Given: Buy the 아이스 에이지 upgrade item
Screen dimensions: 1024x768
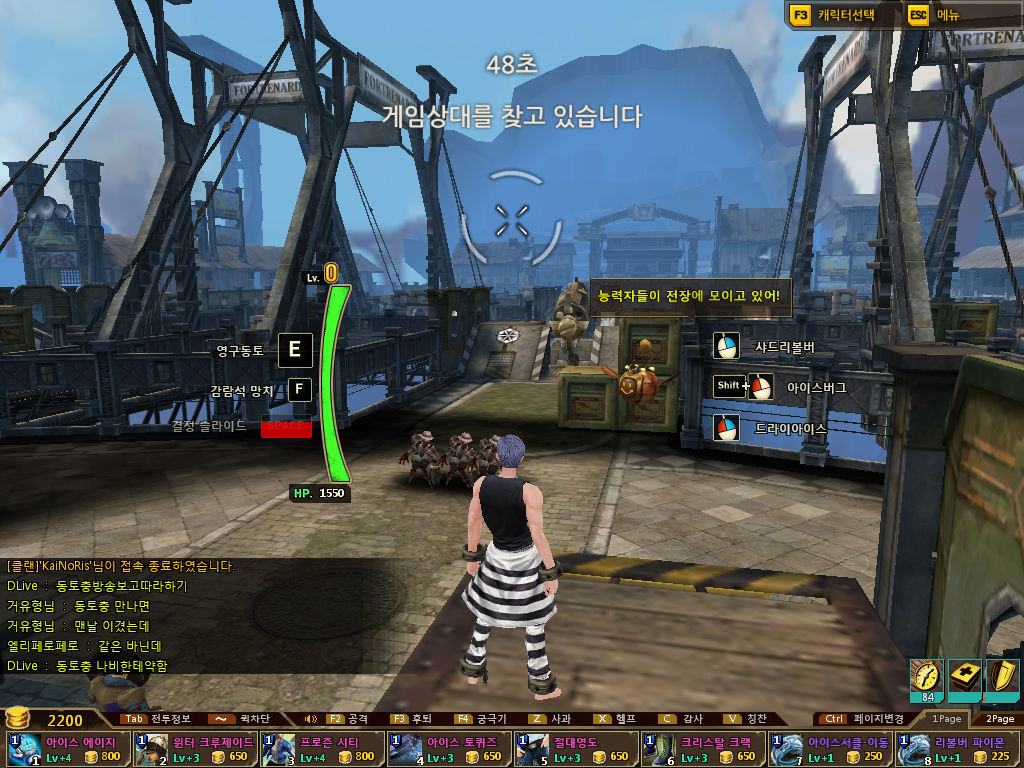Looking at the screenshot, I should tap(68, 749).
